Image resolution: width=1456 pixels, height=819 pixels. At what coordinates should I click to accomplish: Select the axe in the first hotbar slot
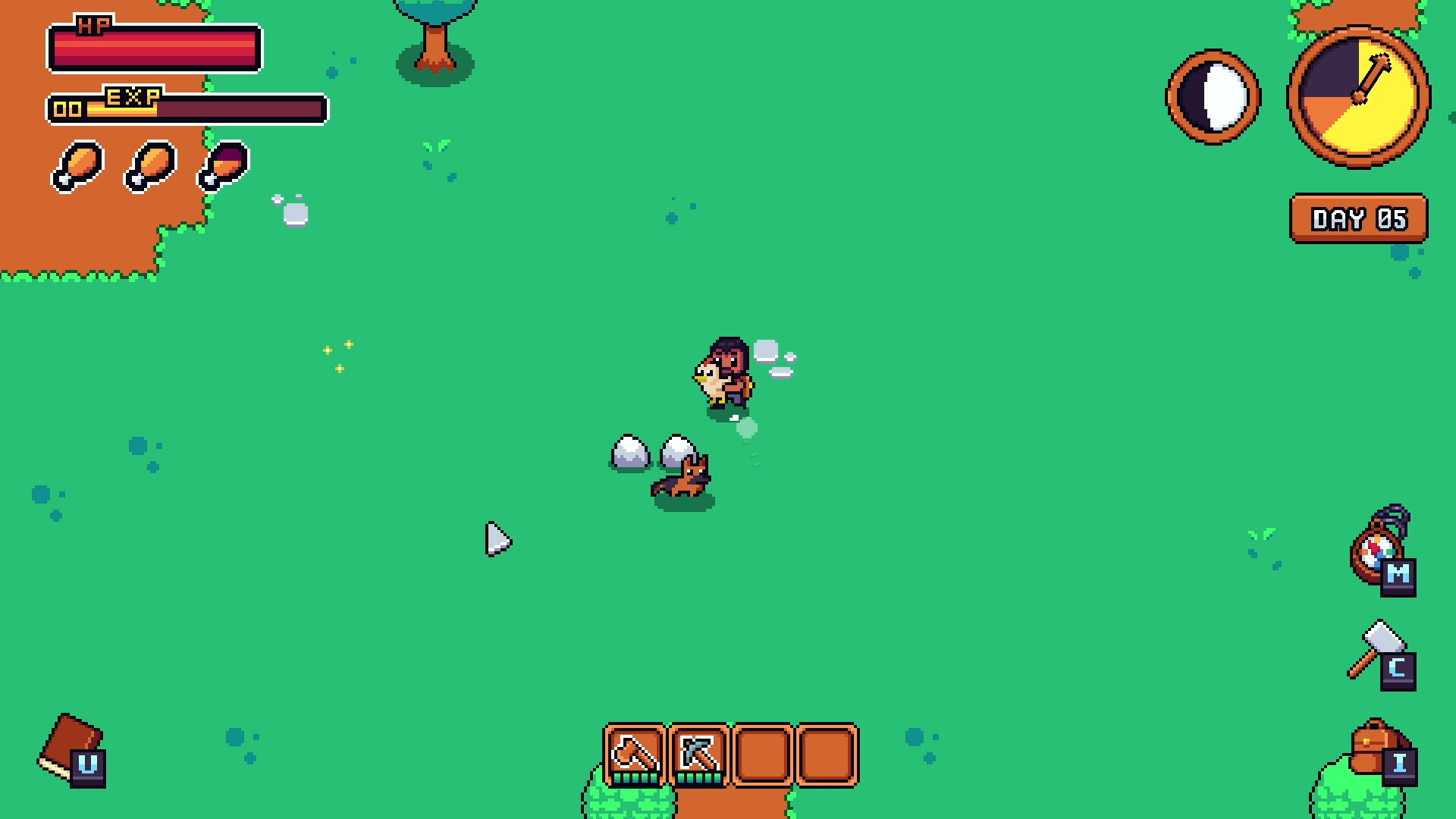[635, 753]
